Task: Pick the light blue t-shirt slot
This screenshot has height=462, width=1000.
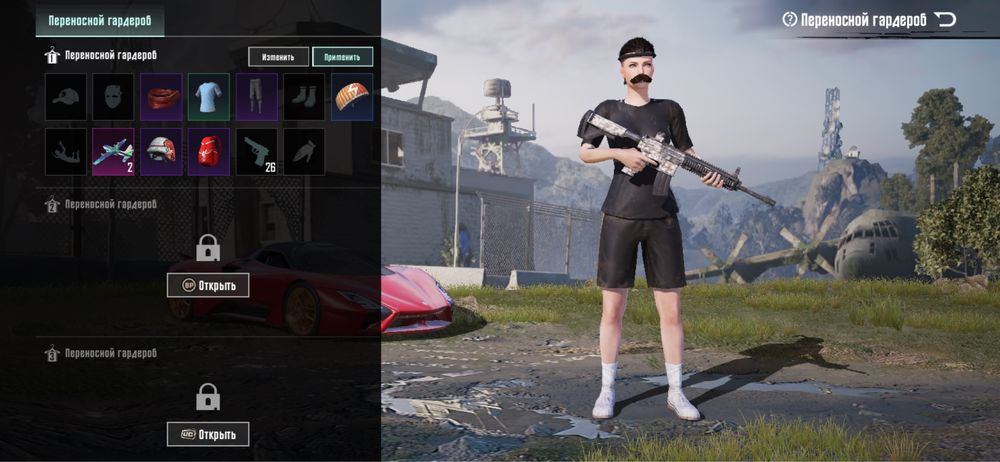Action: point(208,97)
